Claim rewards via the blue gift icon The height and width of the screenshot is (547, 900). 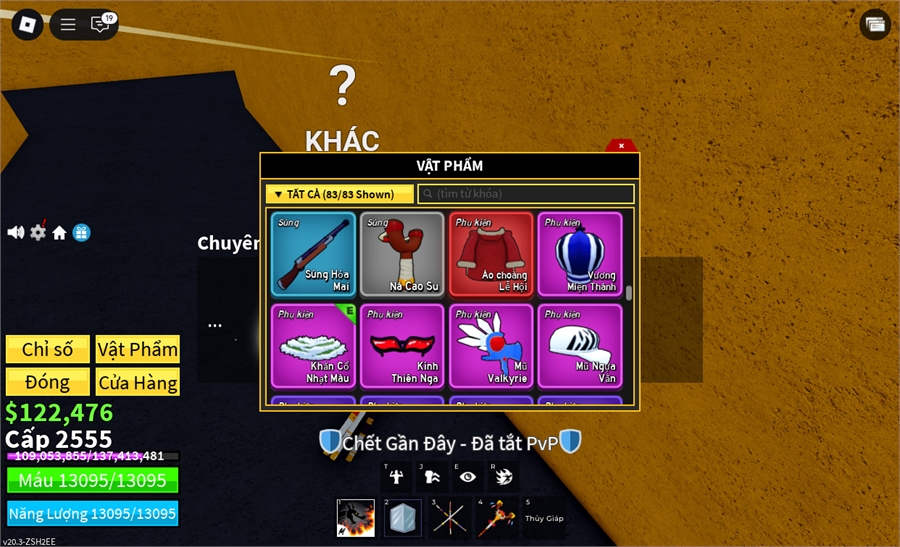82,232
